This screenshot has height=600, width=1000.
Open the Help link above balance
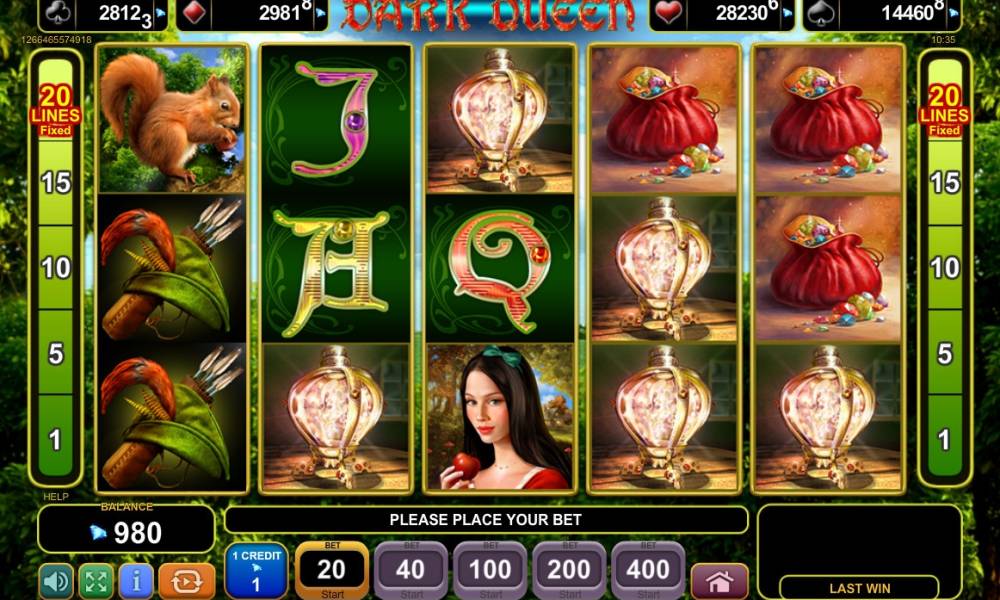(x=56, y=496)
